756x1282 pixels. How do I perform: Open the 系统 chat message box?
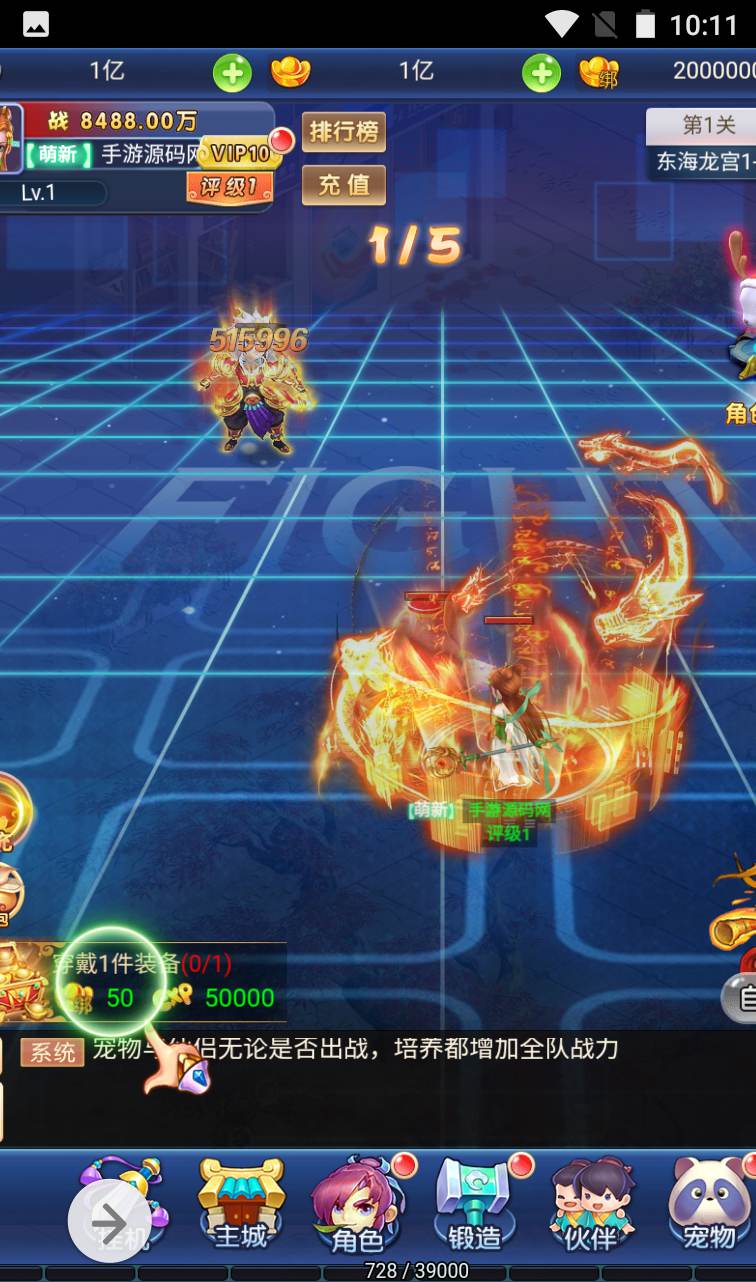click(x=350, y=1050)
